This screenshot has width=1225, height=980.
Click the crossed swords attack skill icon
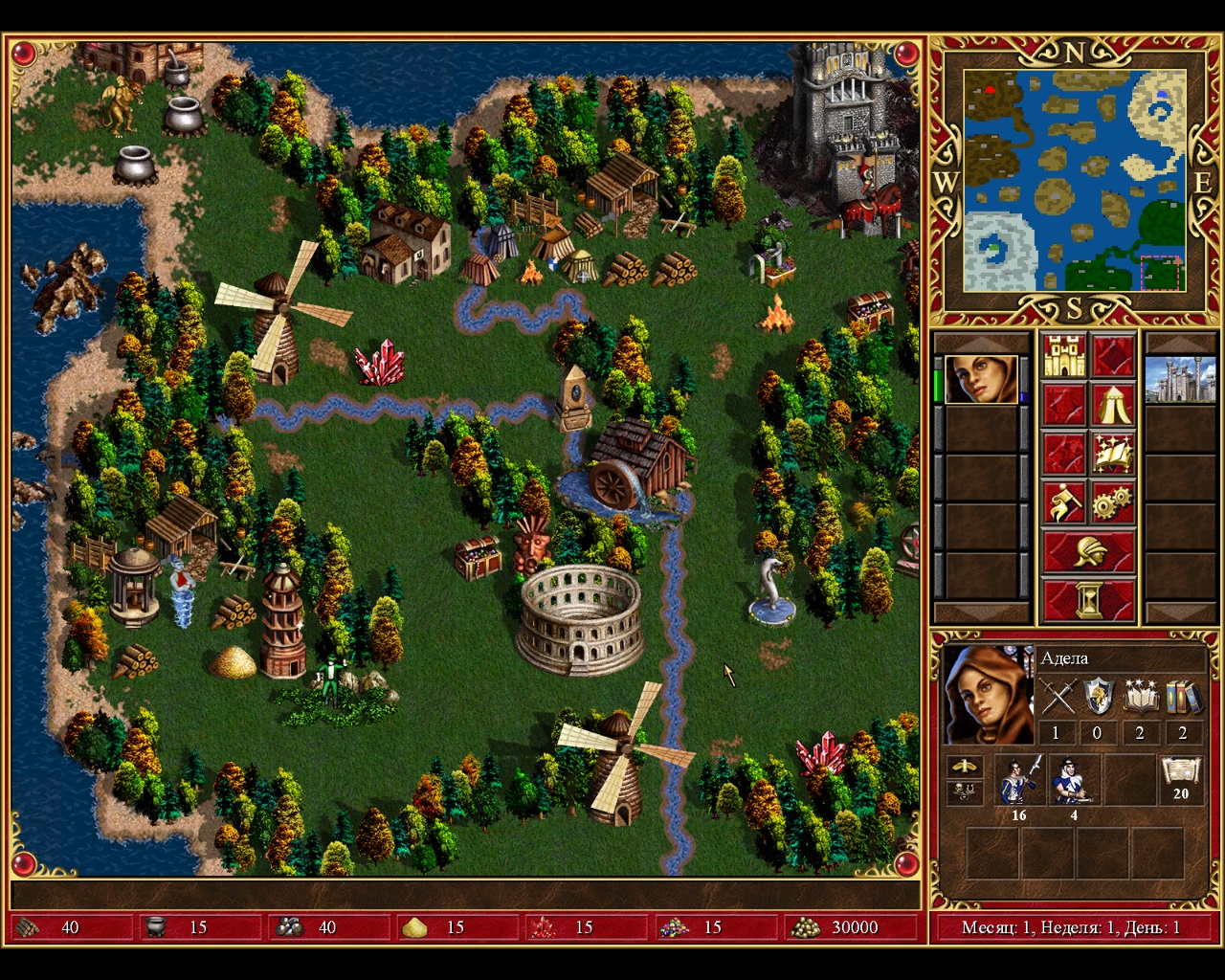click(x=1058, y=697)
